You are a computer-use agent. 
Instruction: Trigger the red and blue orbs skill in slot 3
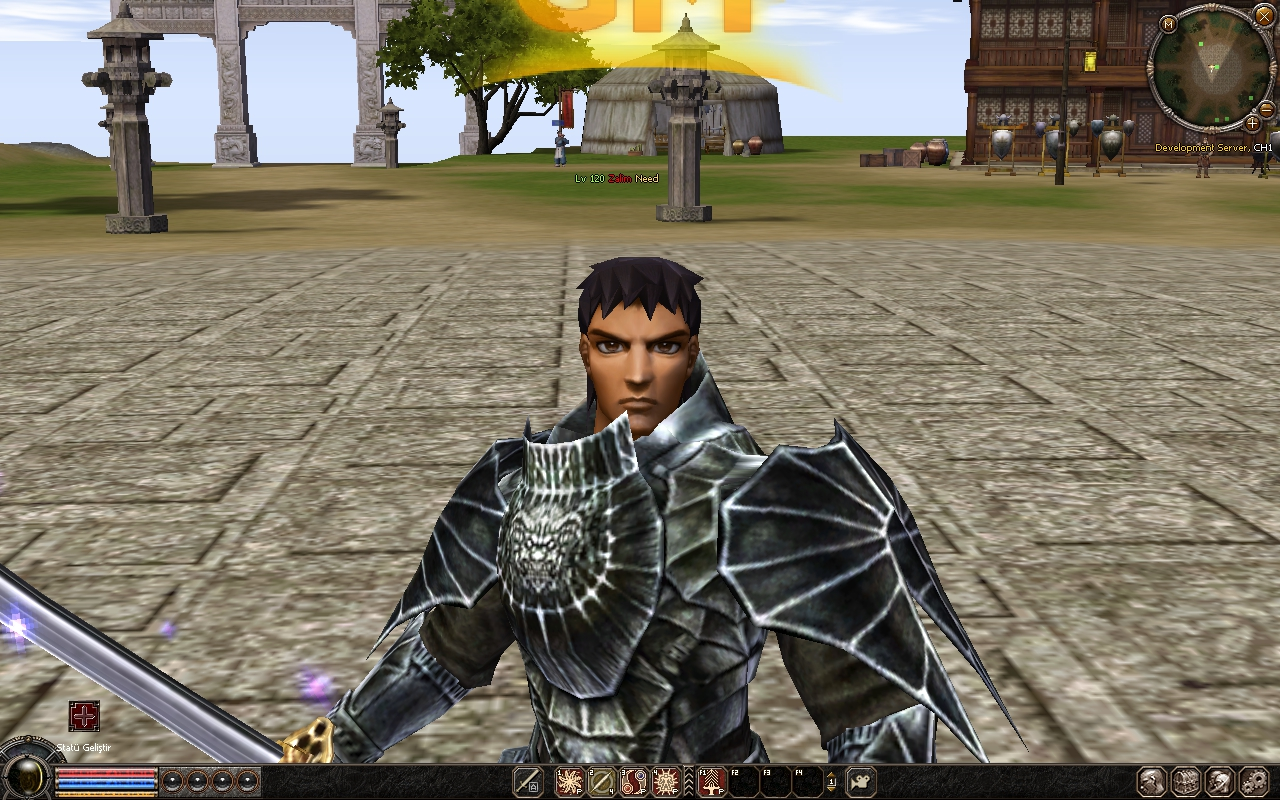(x=634, y=782)
